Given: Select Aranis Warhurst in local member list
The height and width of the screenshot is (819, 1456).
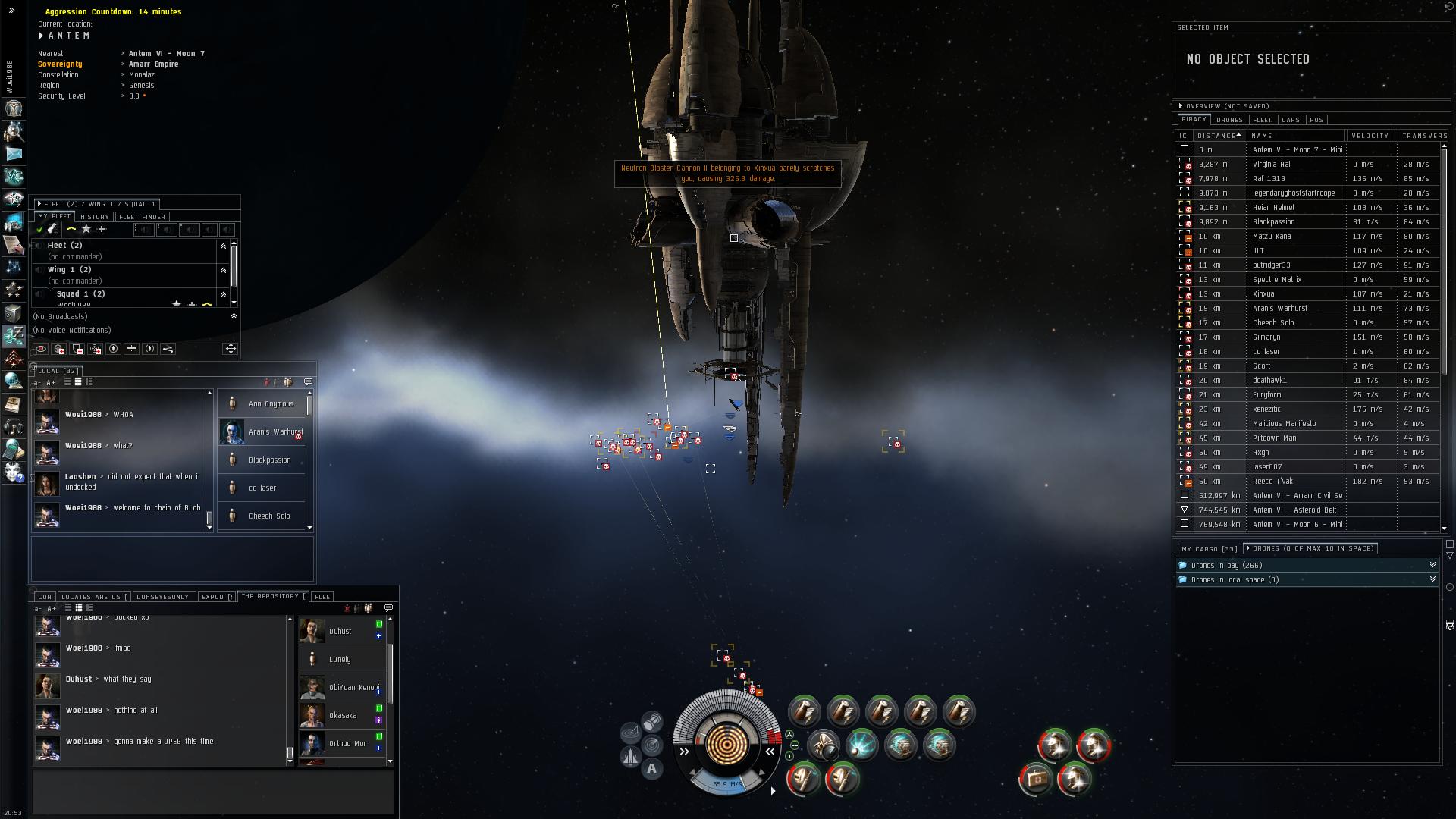Looking at the screenshot, I should [275, 432].
